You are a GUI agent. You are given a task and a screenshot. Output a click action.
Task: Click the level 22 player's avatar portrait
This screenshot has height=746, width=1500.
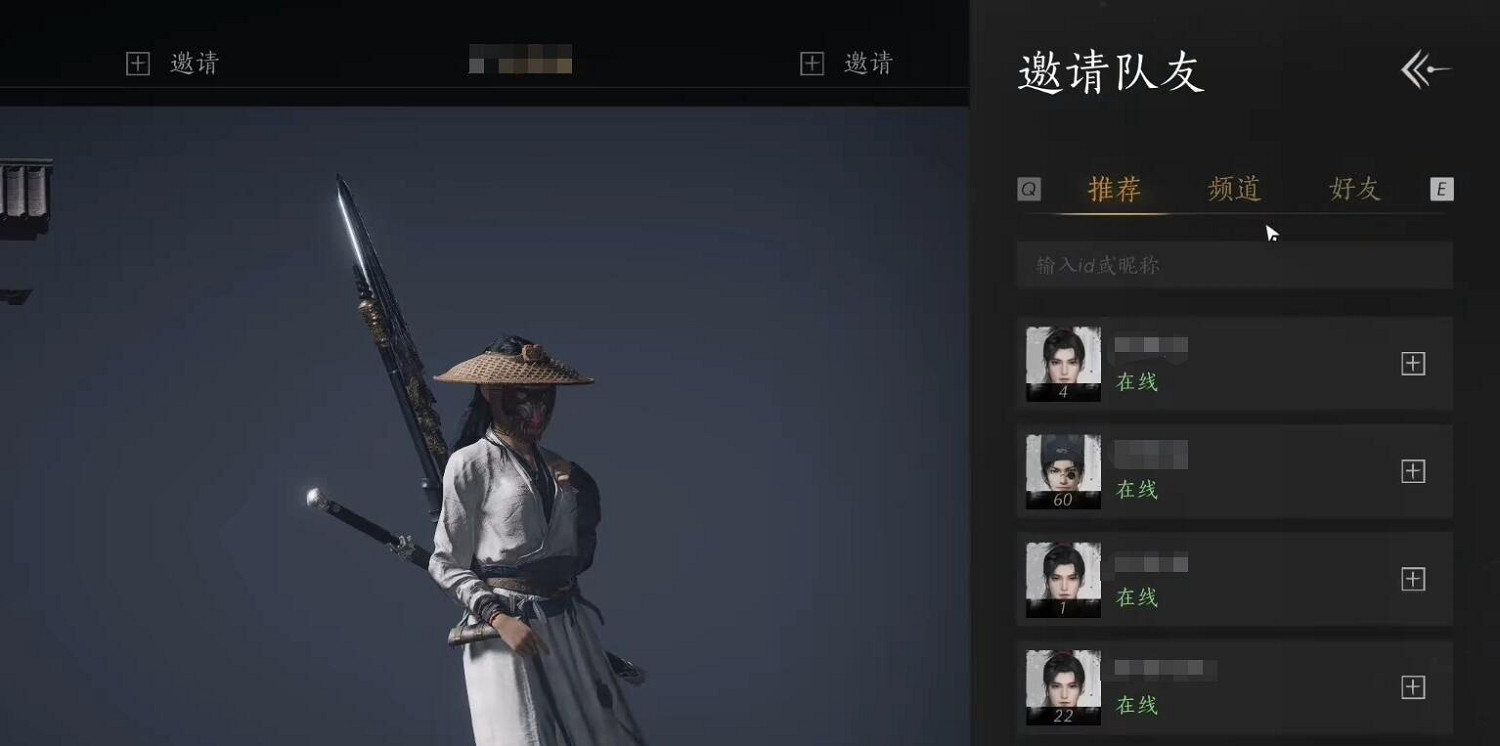pos(1061,688)
